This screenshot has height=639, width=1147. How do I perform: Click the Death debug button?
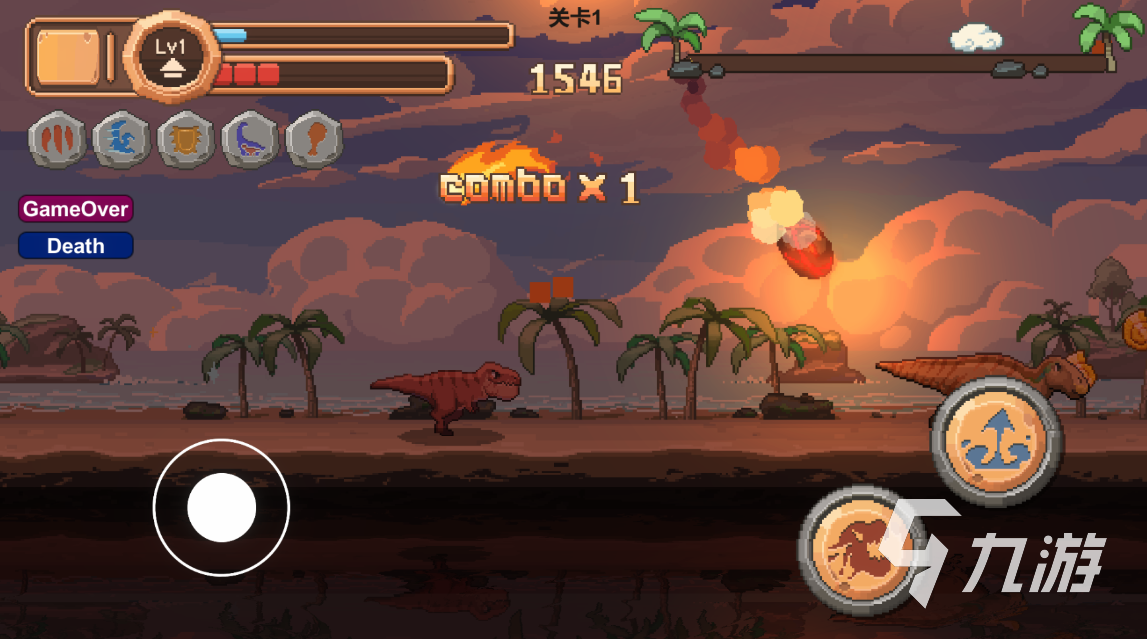click(75, 245)
